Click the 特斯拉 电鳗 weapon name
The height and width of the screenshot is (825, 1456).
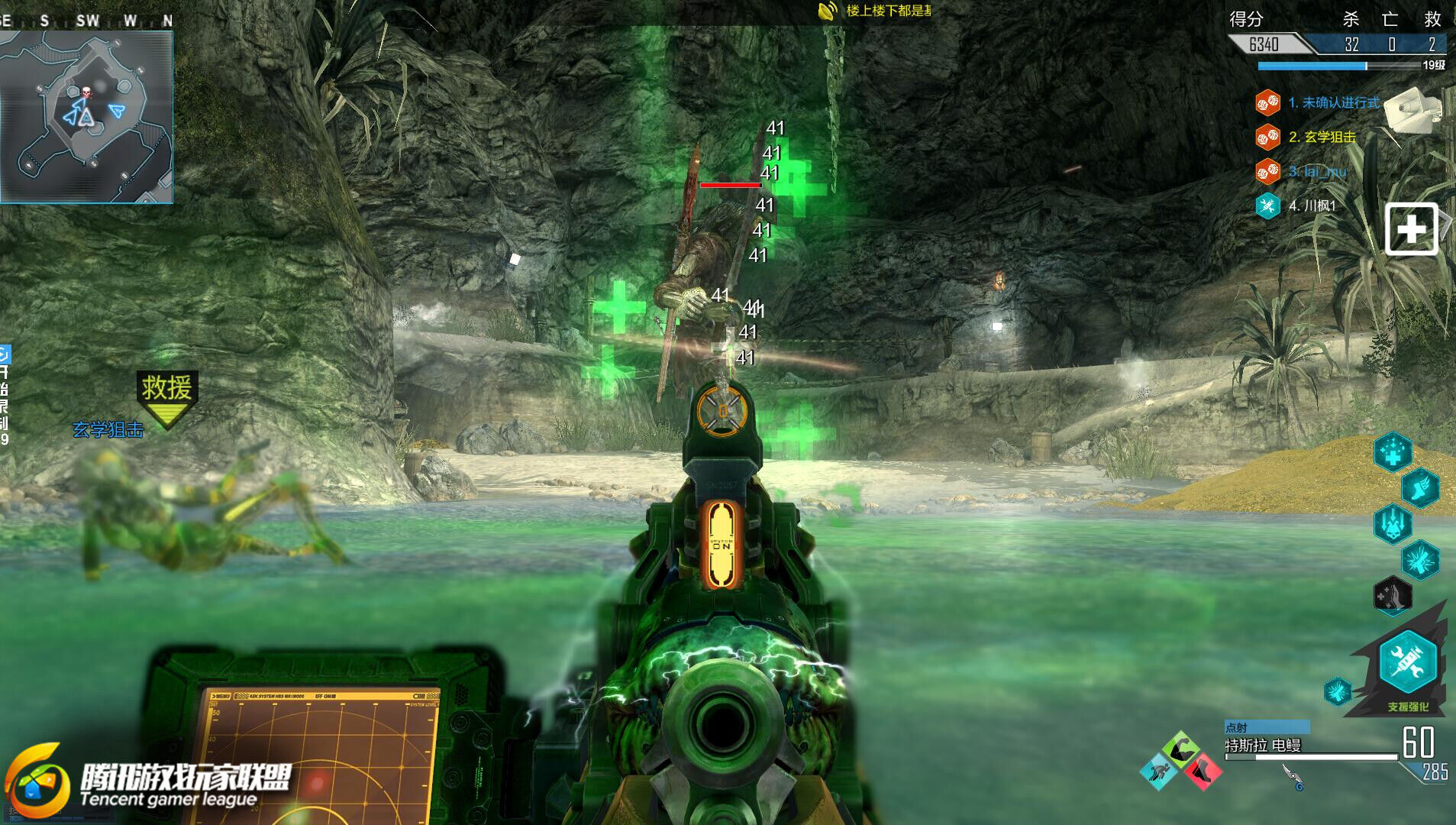tap(1263, 746)
